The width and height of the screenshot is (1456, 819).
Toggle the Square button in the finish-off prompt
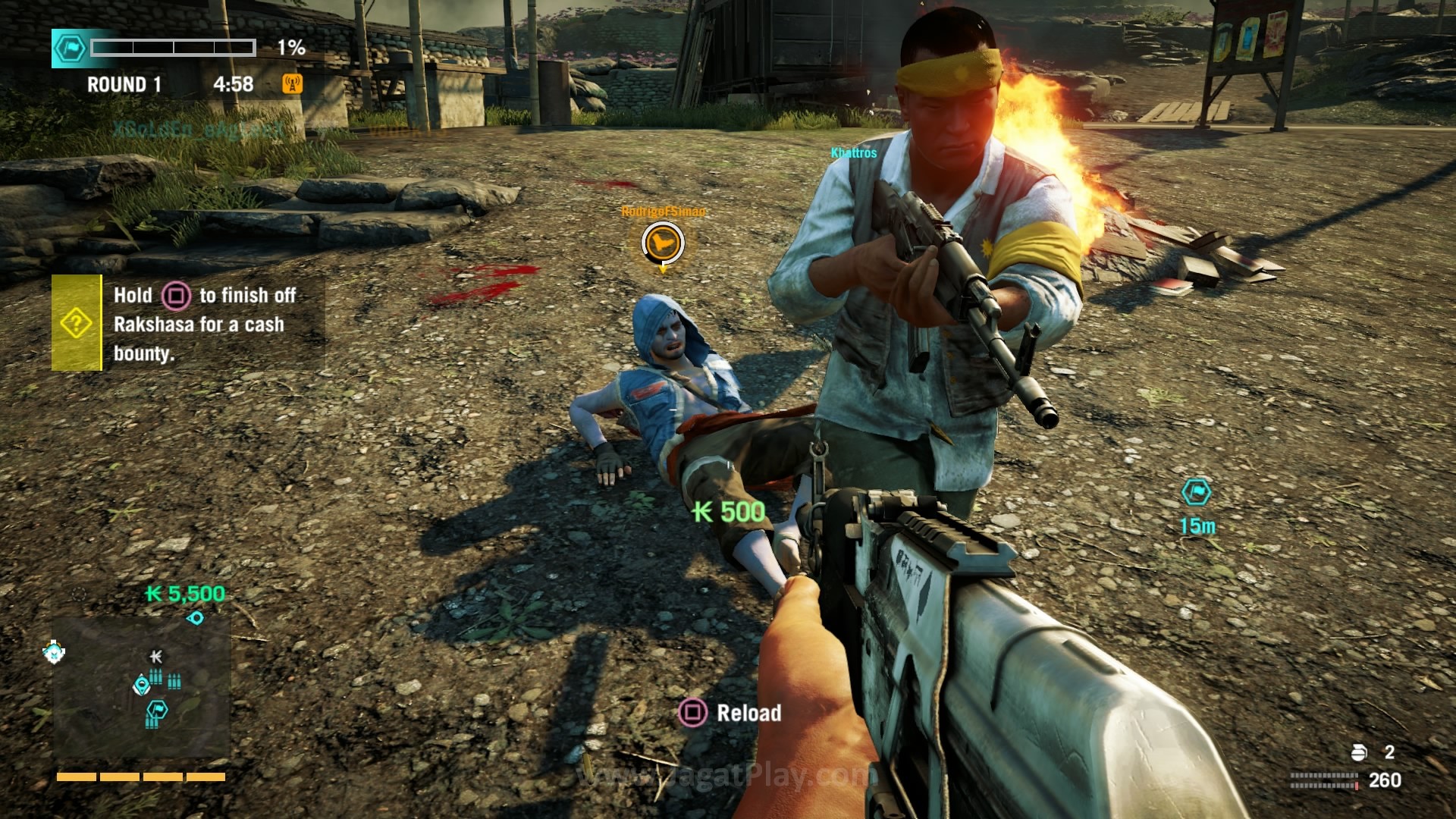177,296
